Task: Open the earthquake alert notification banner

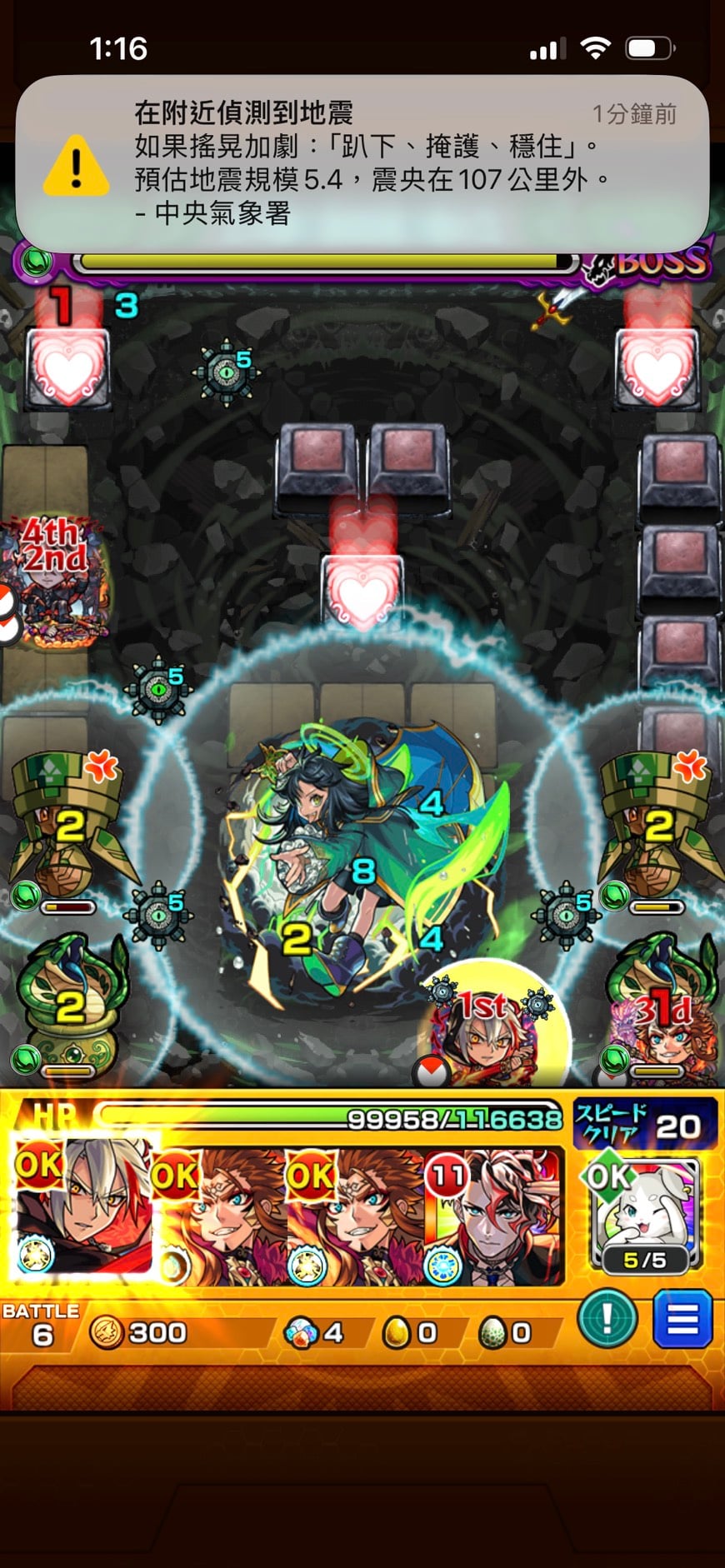Action: coord(362,163)
